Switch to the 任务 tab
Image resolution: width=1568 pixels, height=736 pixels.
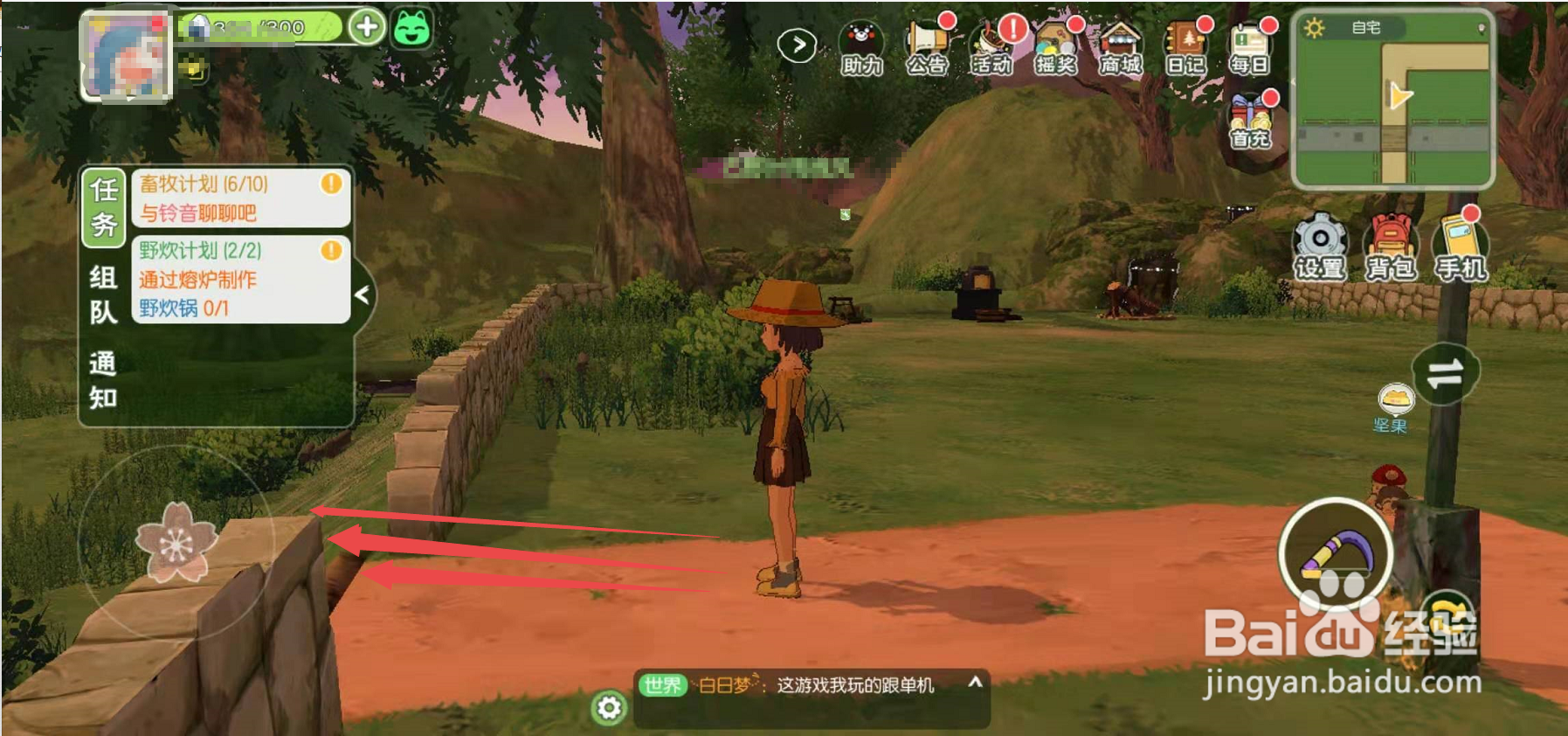[104, 207]
